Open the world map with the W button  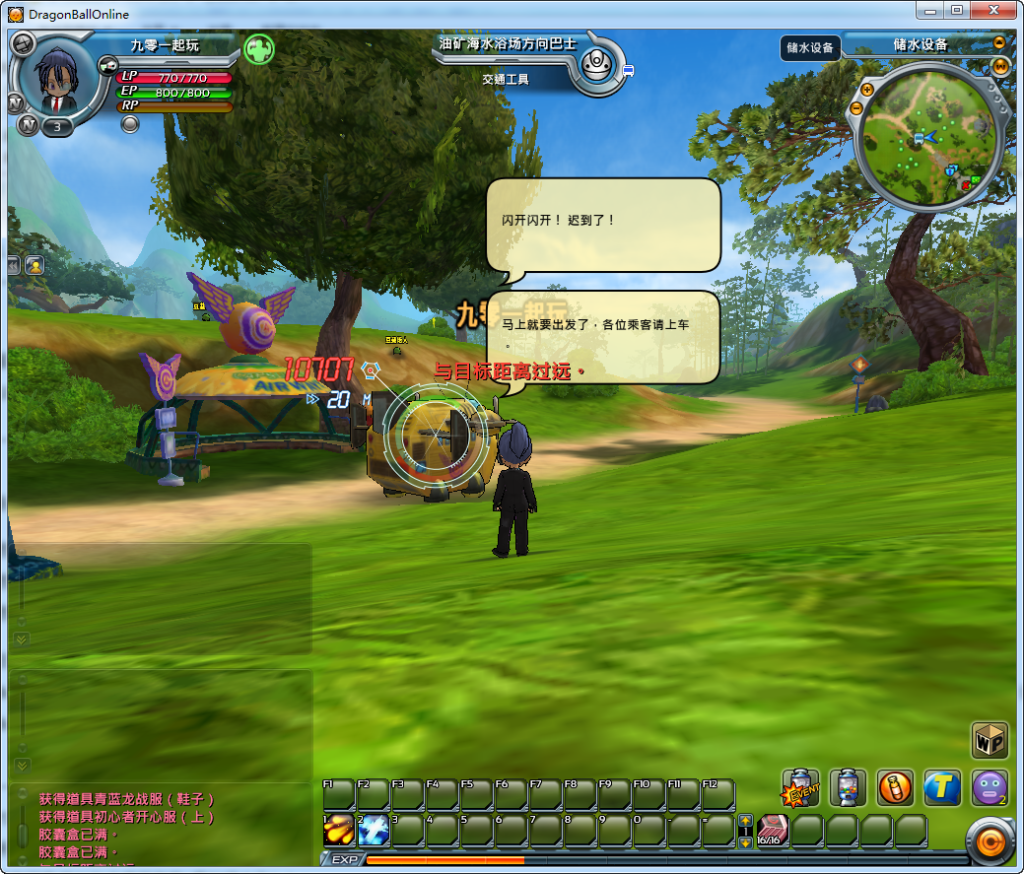(999, 67)
